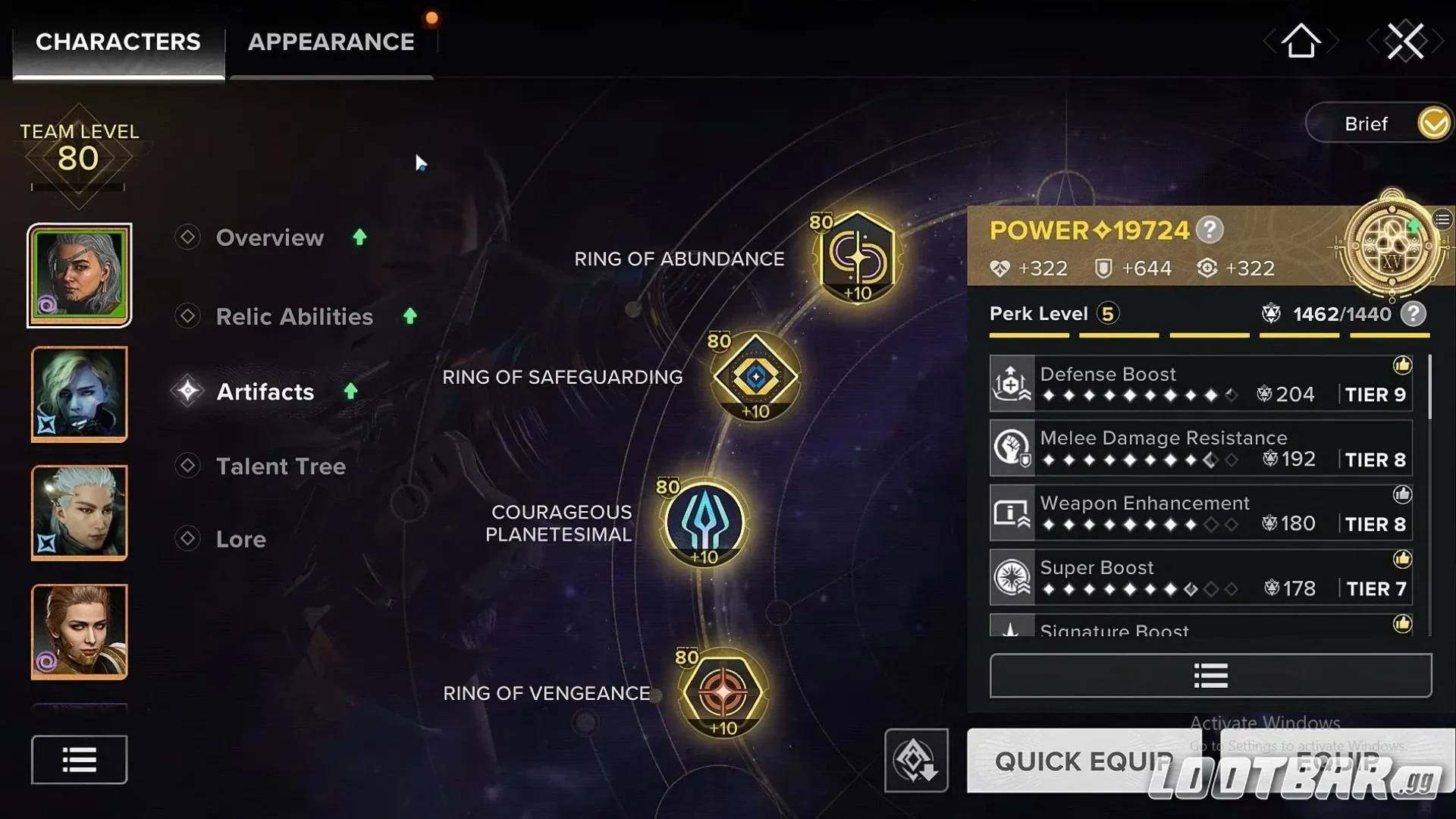Open the character roster list at bottom left
Viewport: 1456px width, 819px height.
point(78,759)
